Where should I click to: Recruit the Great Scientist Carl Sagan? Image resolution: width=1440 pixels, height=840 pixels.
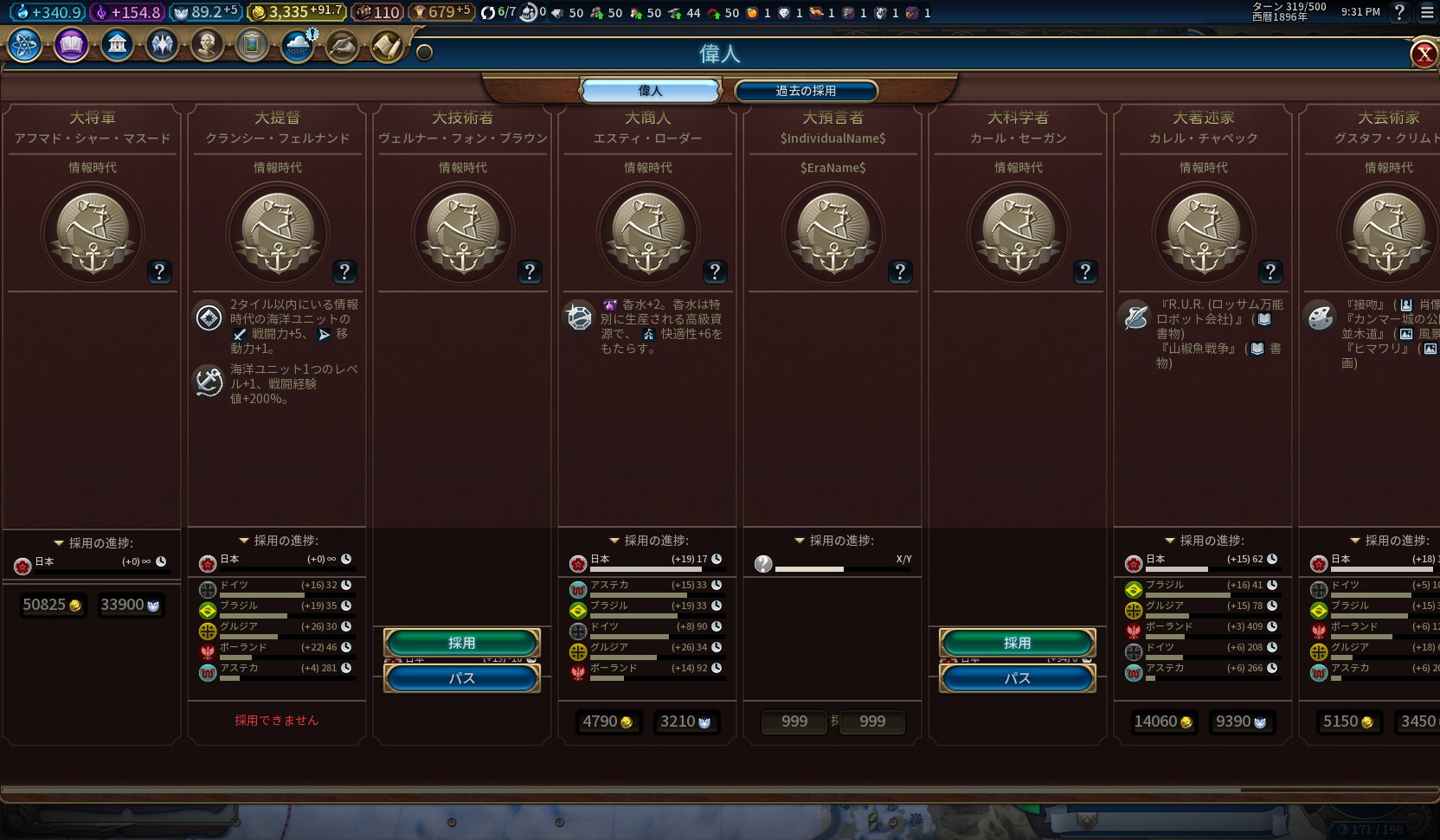click(x=1017, y=643)
